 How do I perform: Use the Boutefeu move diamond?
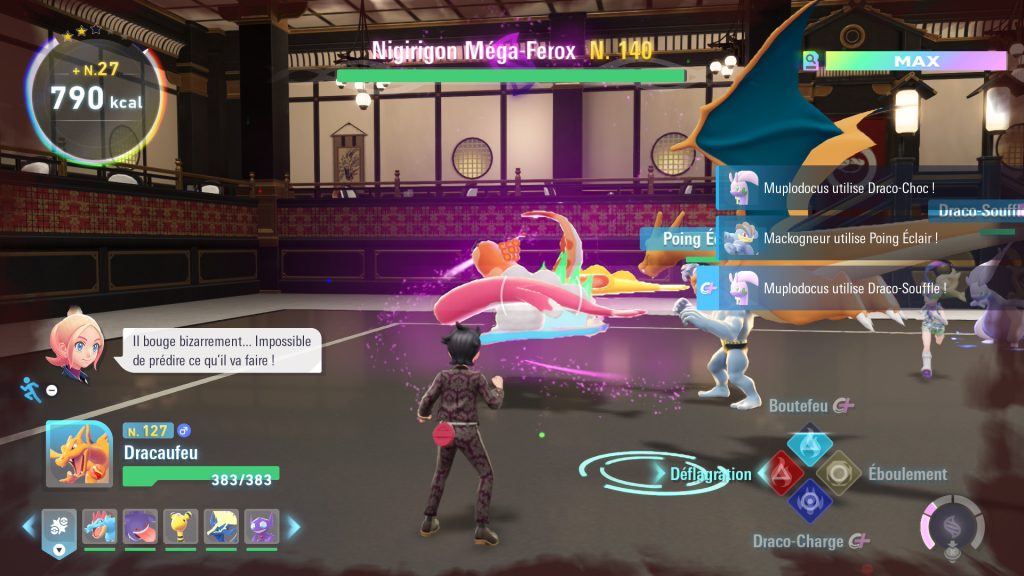pos(810,443)
